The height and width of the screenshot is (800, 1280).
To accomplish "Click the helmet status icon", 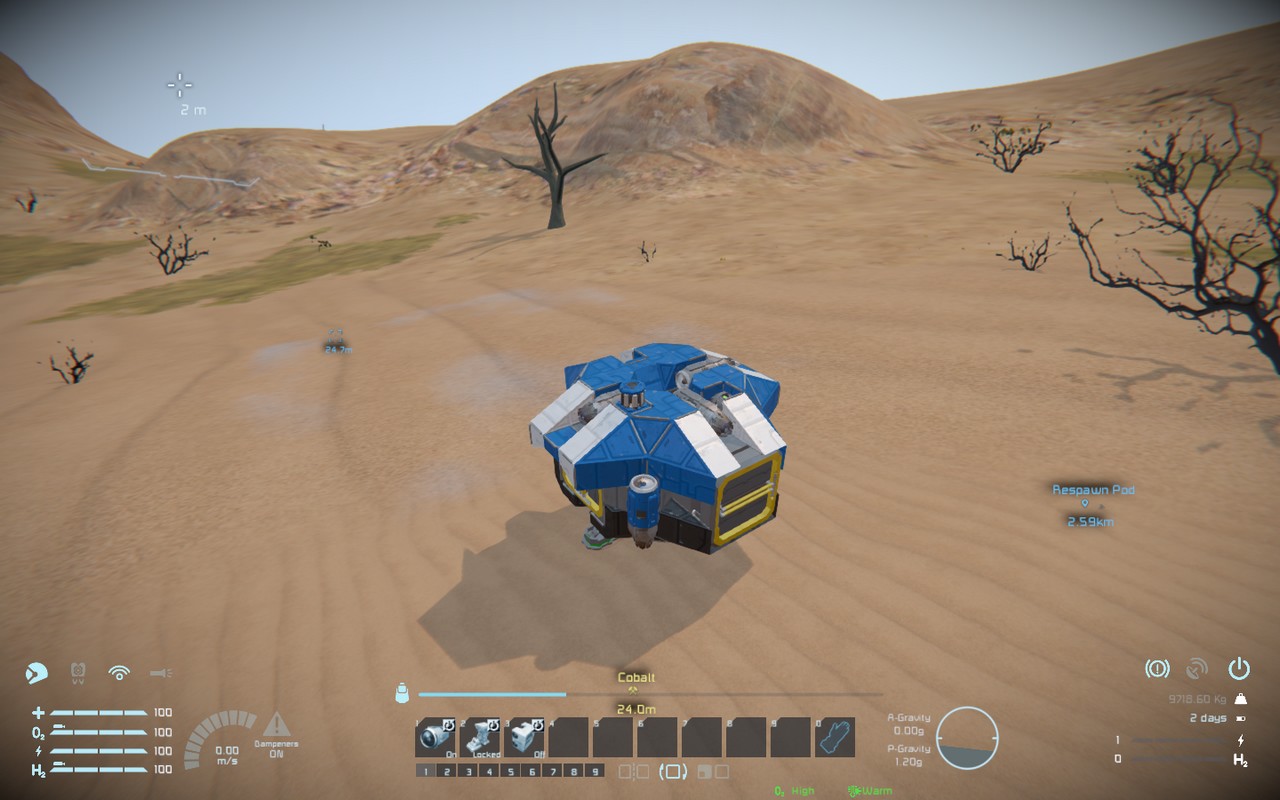I will tap(37, 672).
